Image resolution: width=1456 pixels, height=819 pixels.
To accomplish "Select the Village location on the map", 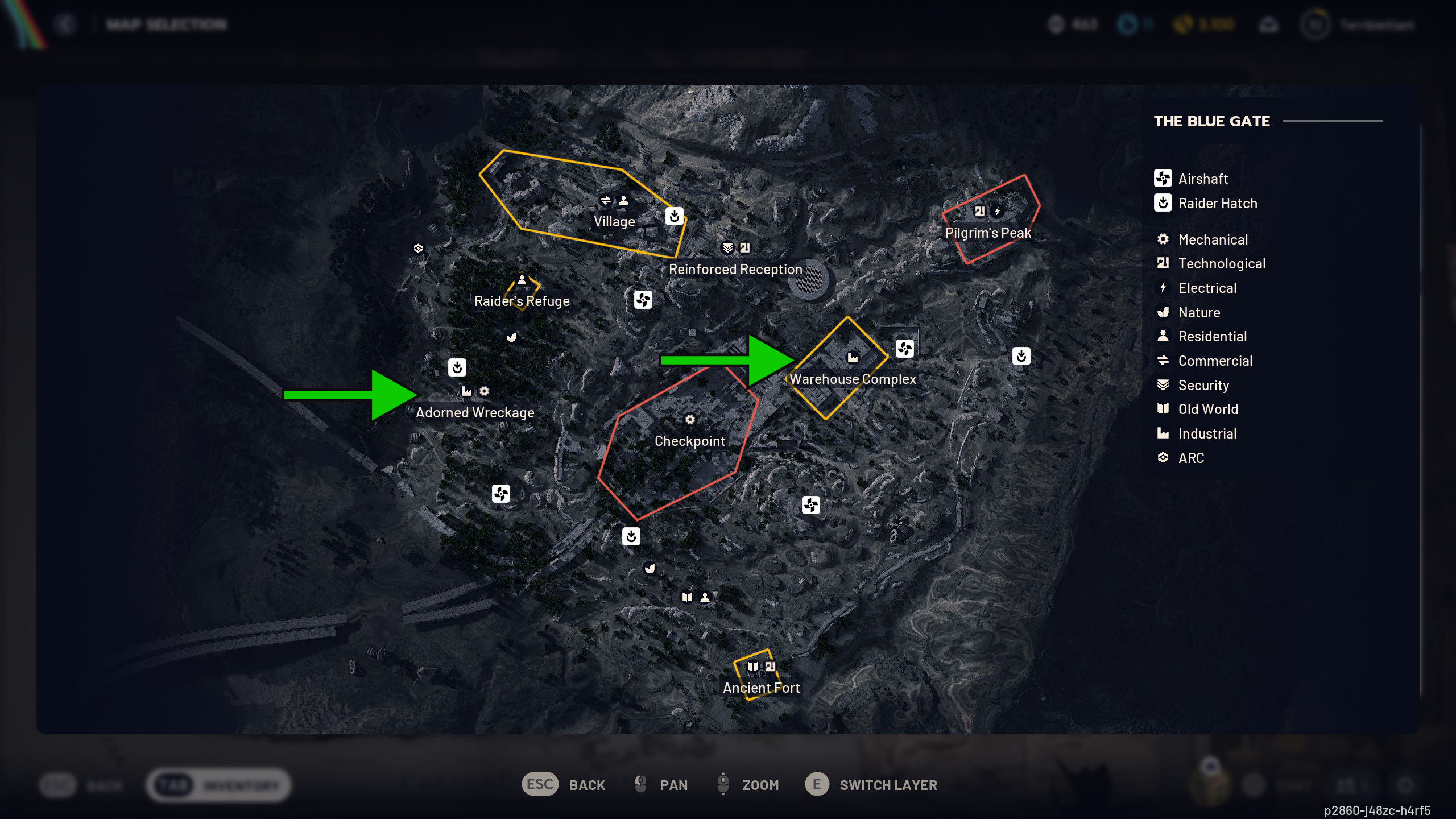I will 614,221.
